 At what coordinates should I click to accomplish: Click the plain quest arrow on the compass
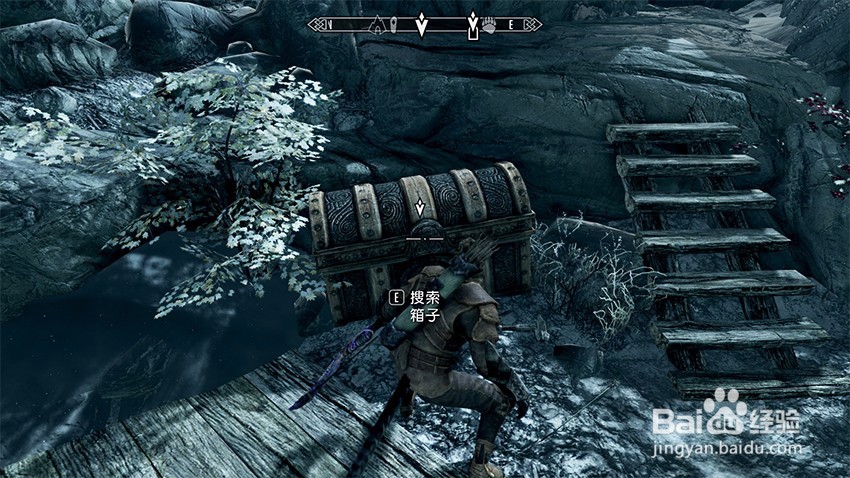[423, 23]
